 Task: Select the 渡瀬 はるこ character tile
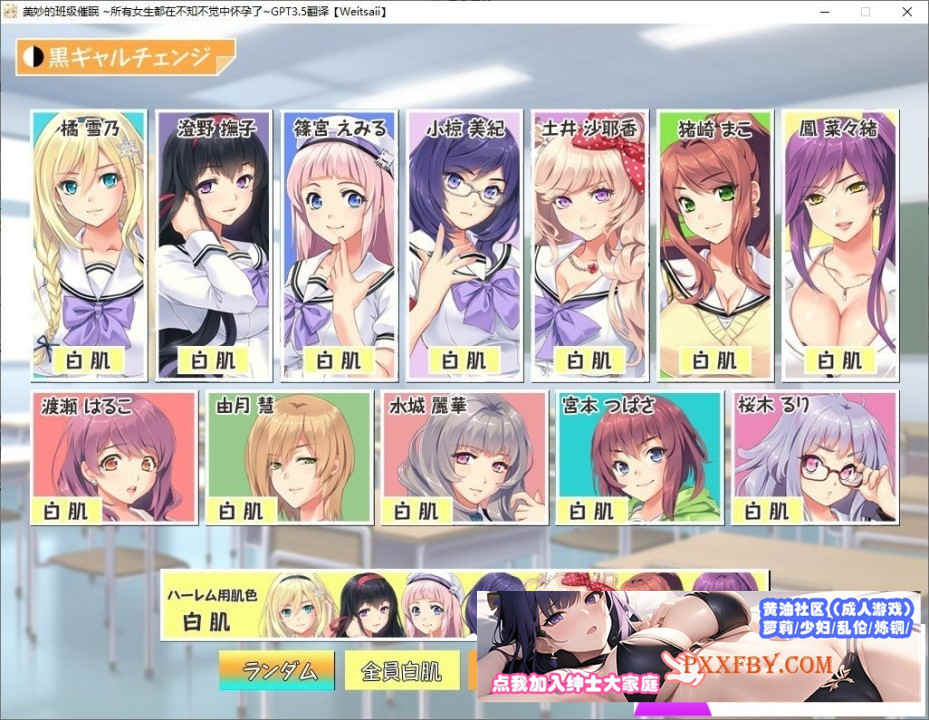112,457
